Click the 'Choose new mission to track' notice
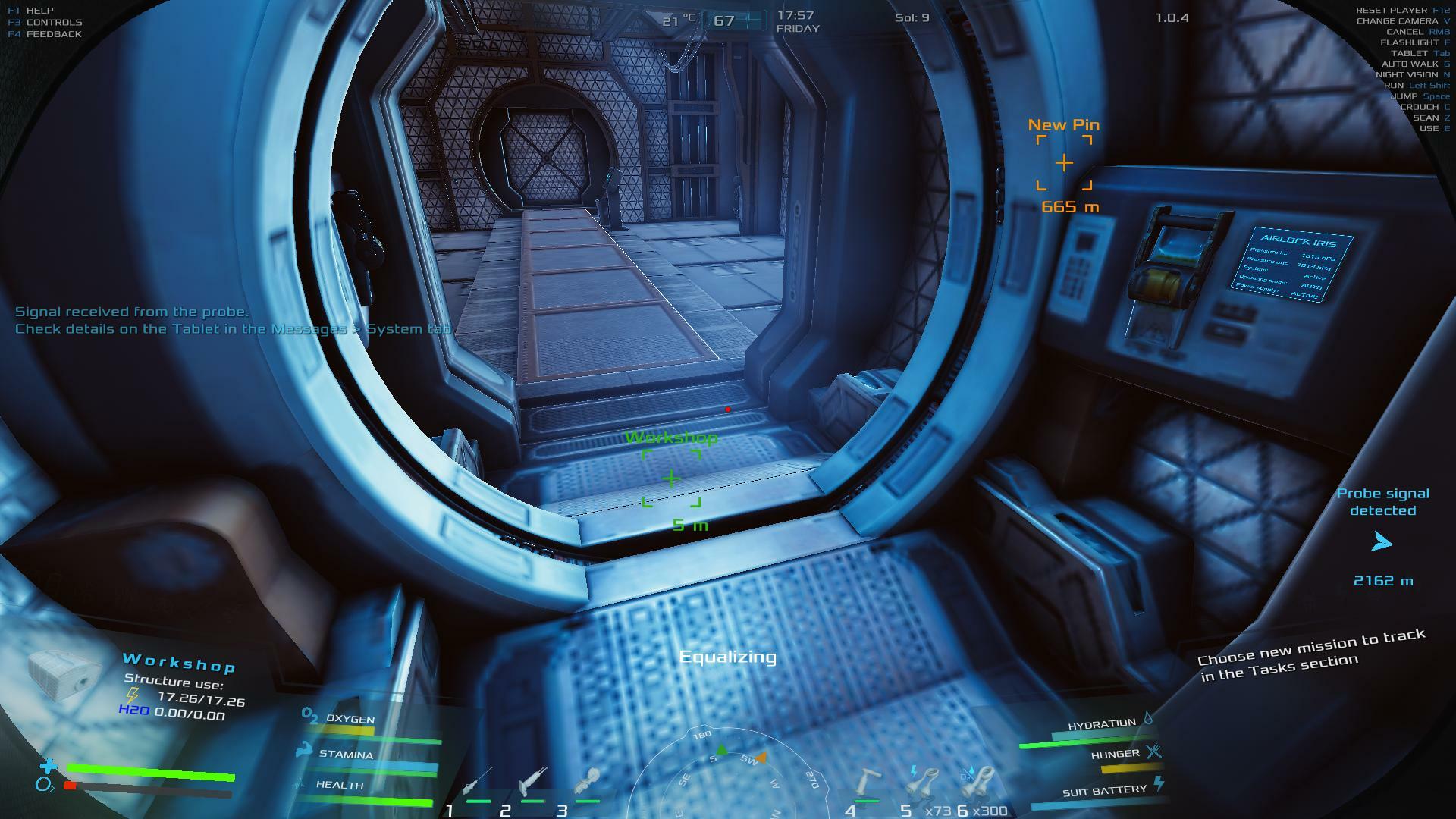This screenshot has width=1456, height=819. [x=1311, y=654]
